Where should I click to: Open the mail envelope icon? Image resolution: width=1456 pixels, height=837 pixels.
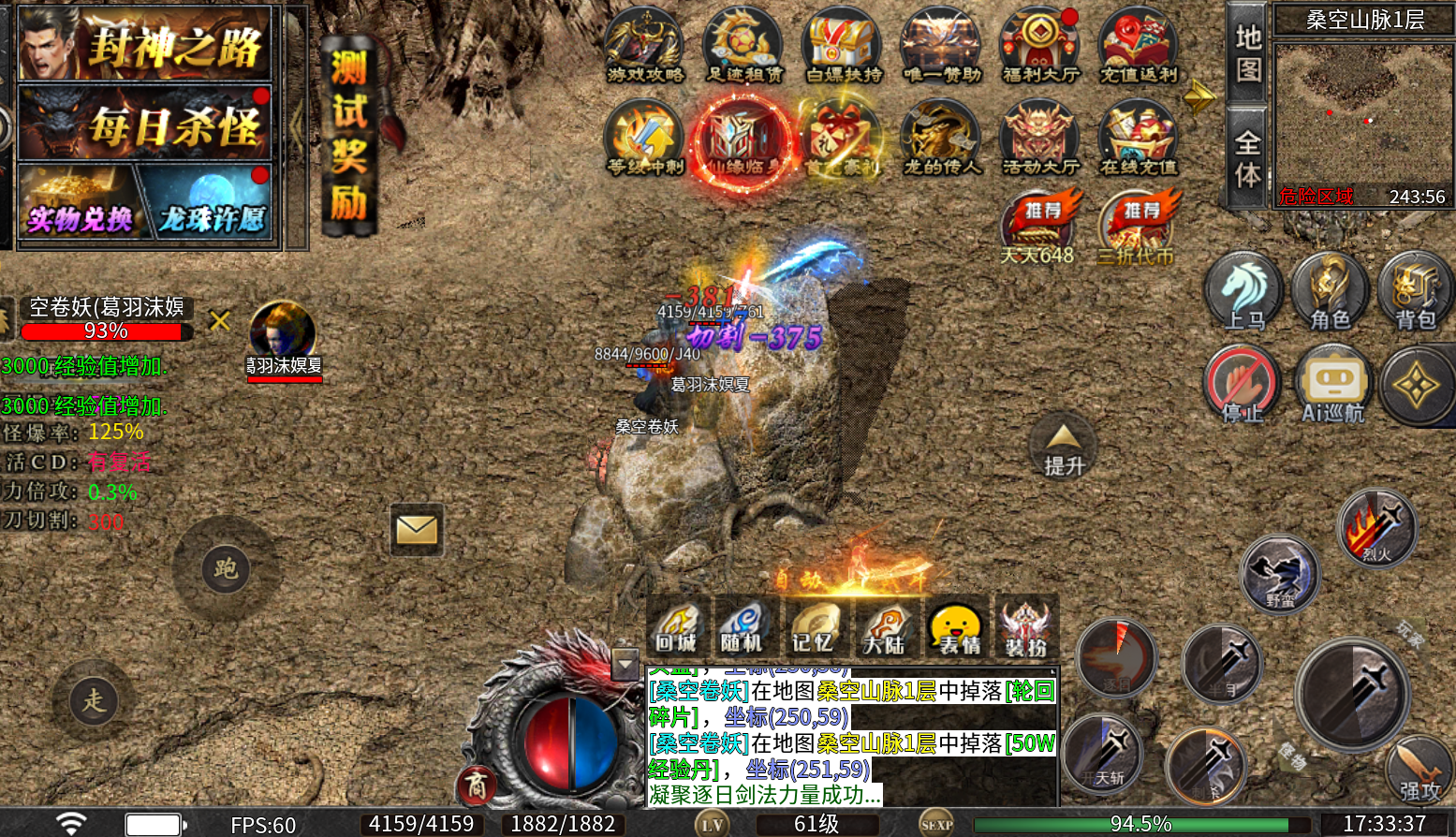tap(417, 530)
